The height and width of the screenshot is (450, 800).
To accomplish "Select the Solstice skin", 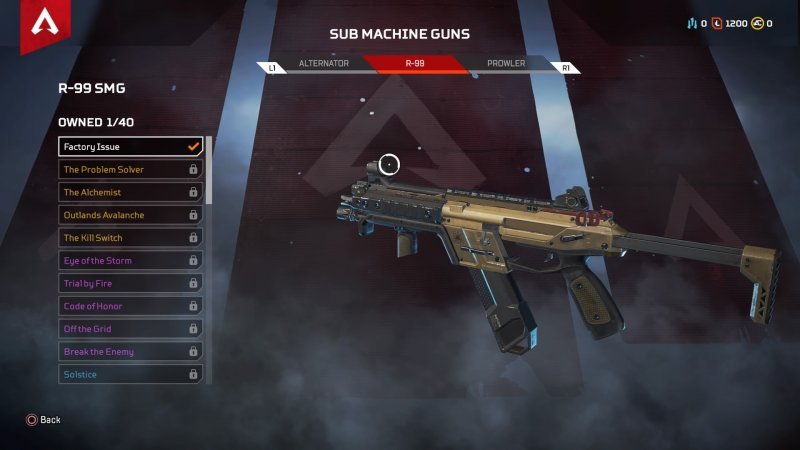I will coord(130,374).
